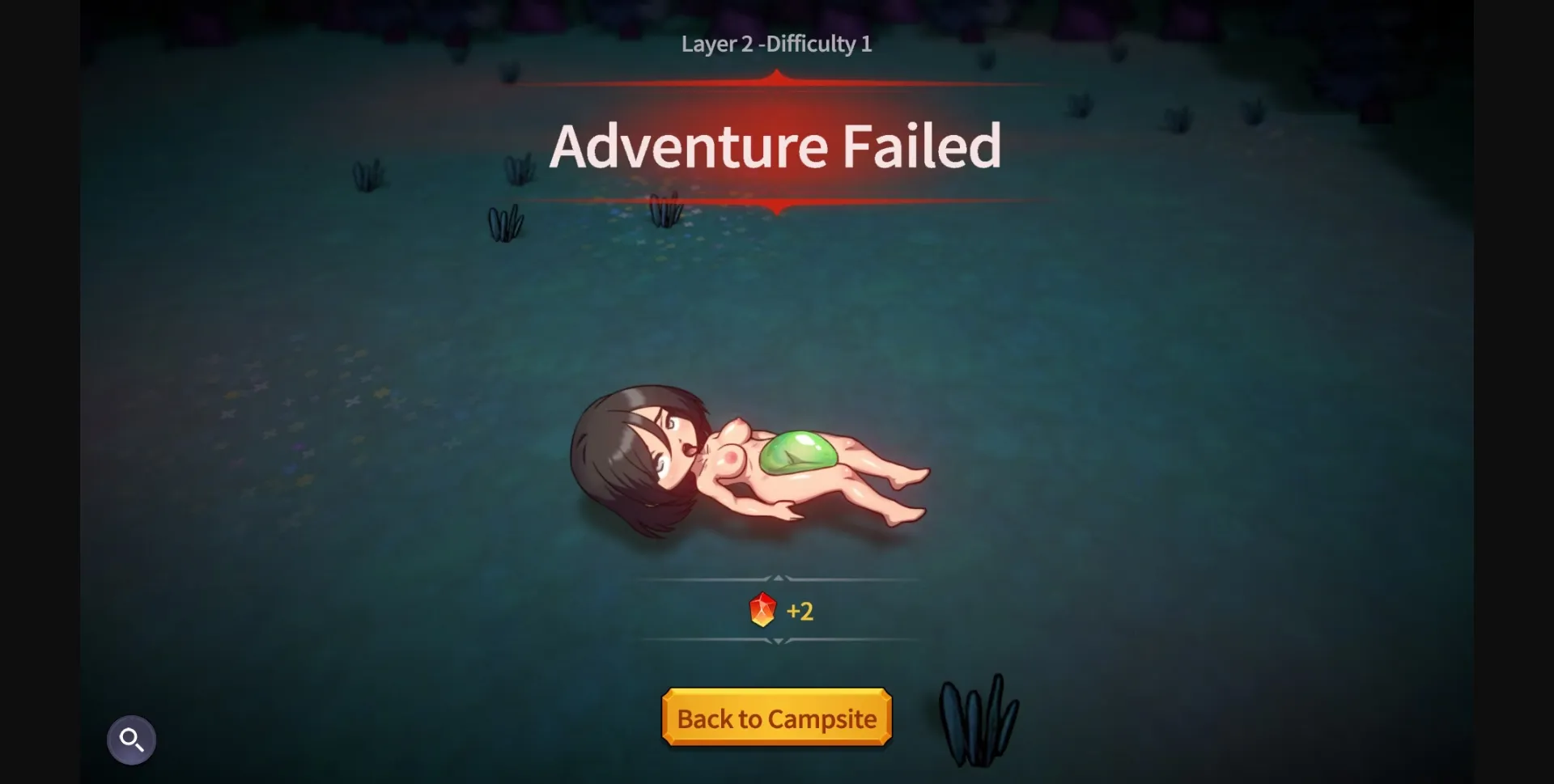
Task: Tap the magnifier in the bottom-left corner
Action: point(132,739)
